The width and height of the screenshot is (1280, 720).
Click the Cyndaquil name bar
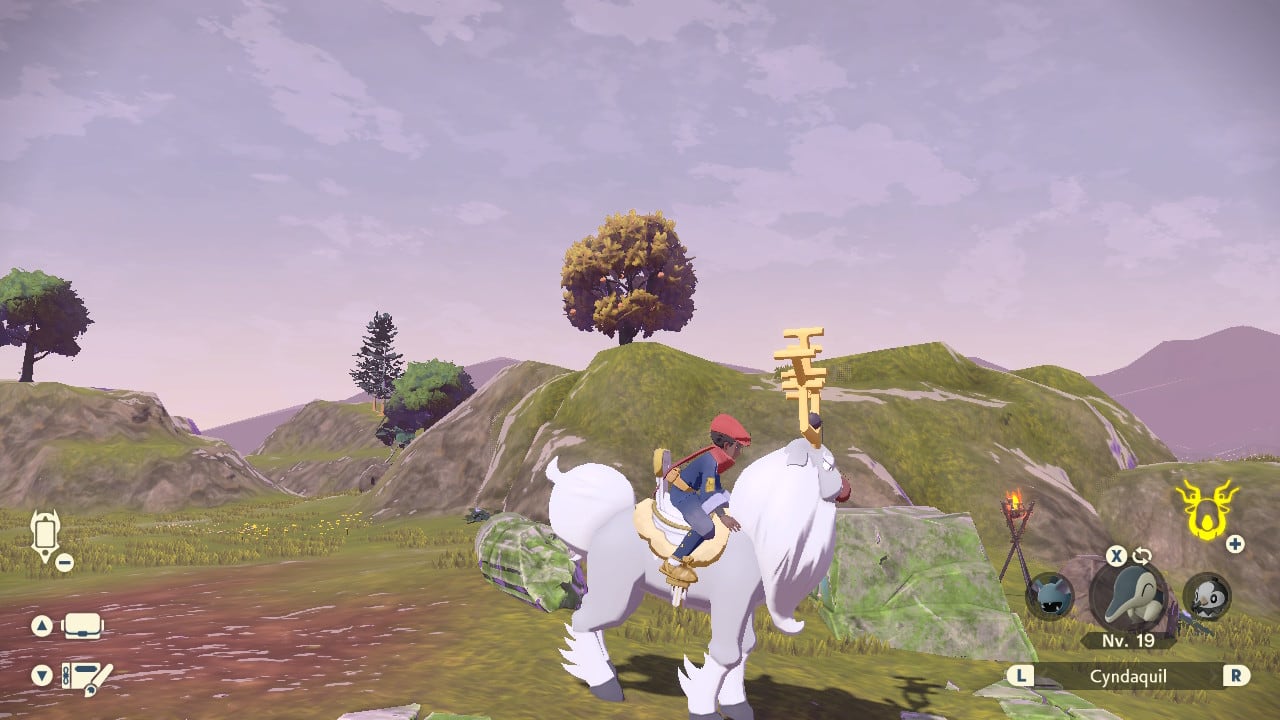pyautogui.click(x=1128, y=676)
